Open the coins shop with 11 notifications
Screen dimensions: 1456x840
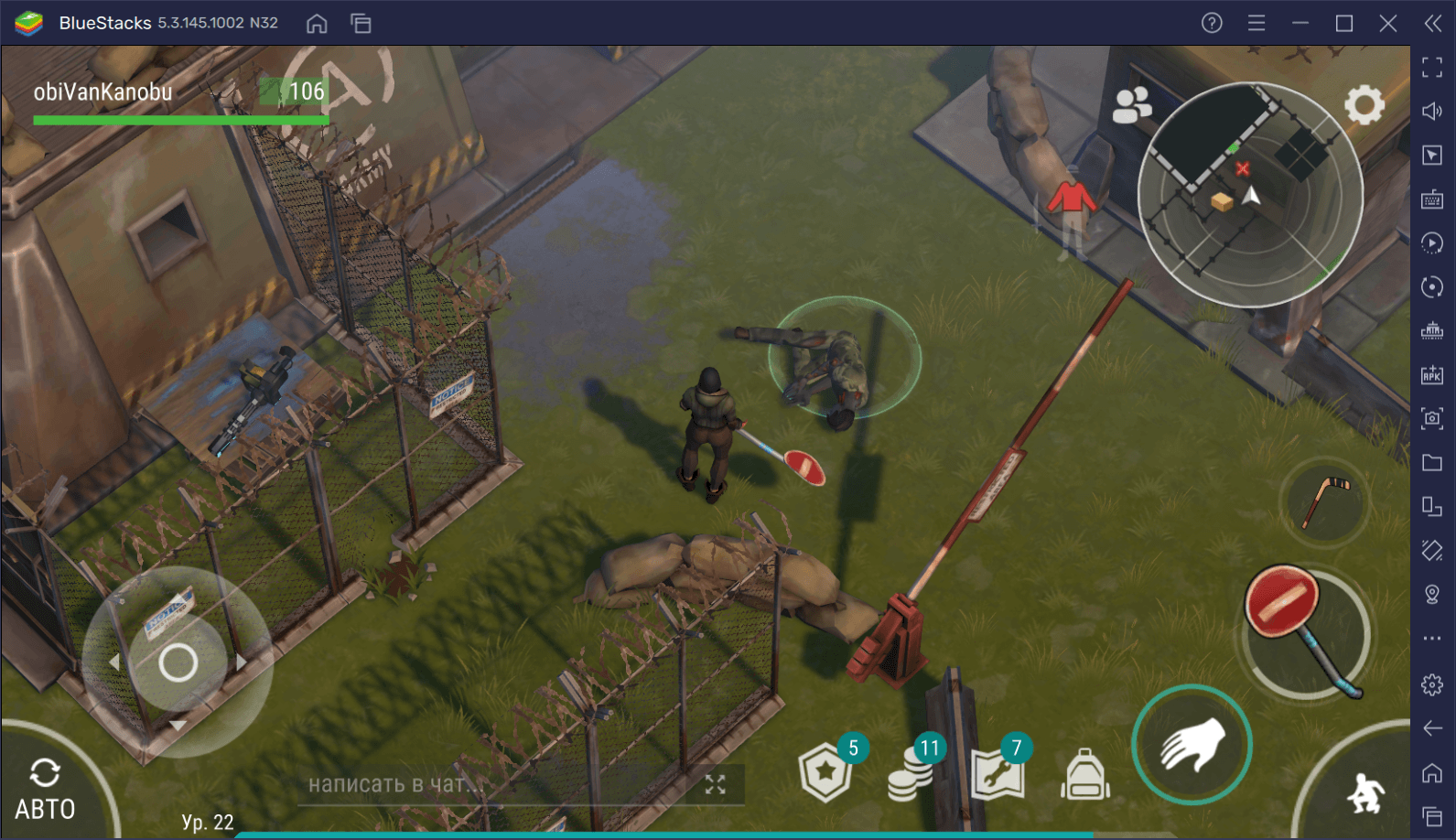911,773
